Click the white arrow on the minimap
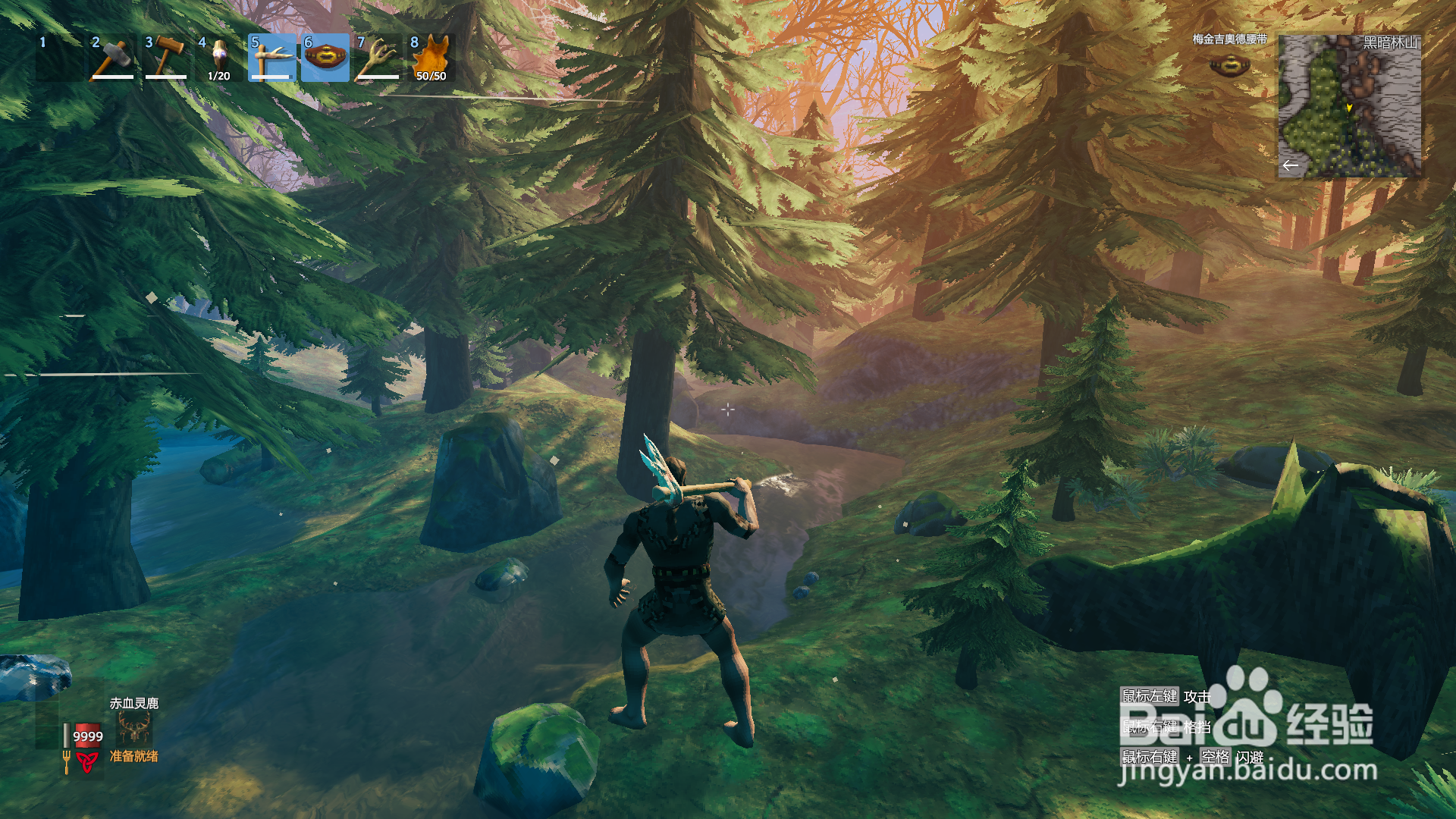 (x=1290, y=165)
